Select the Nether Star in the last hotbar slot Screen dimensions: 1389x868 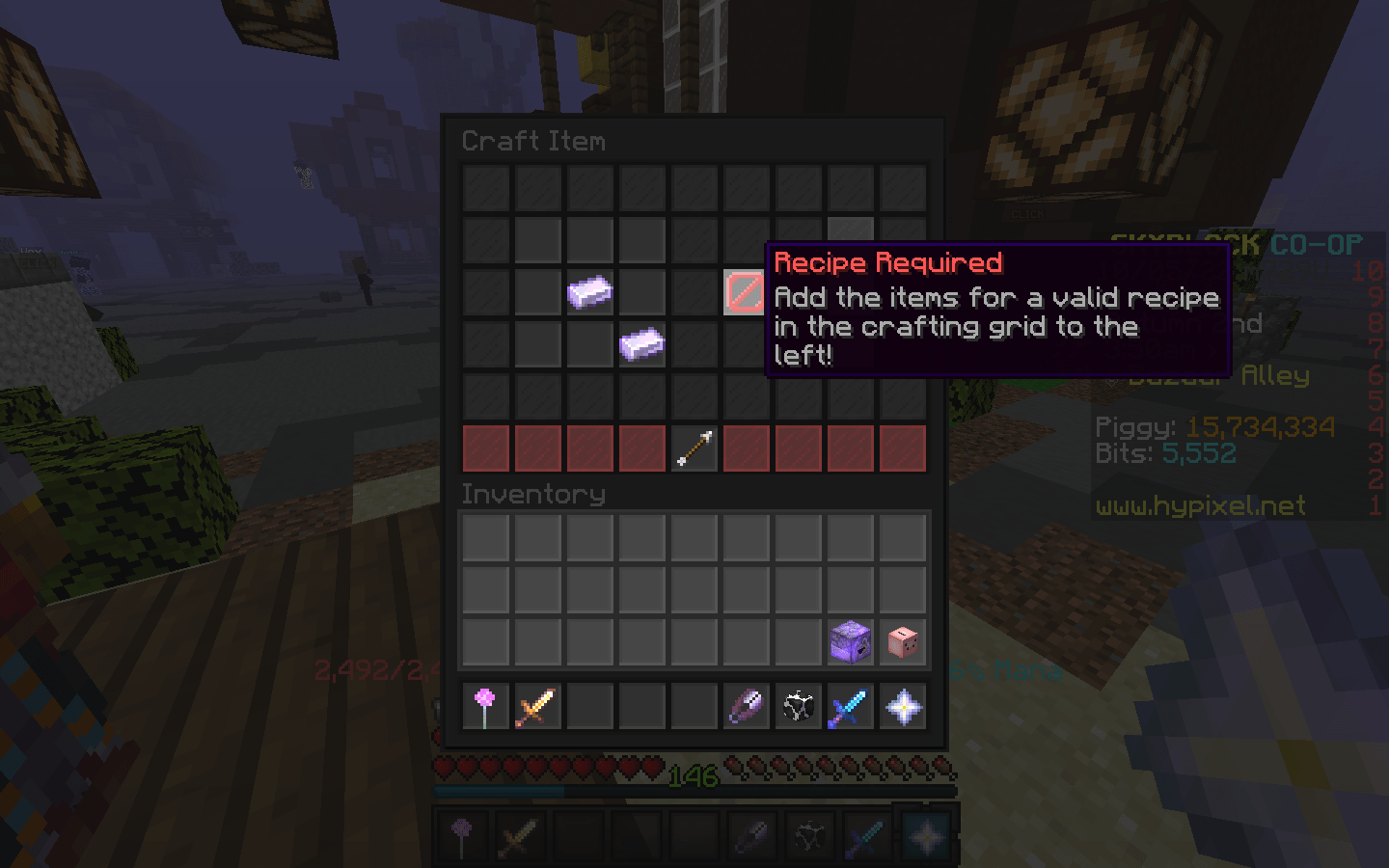pyautogui.click(x=903, y=707)
